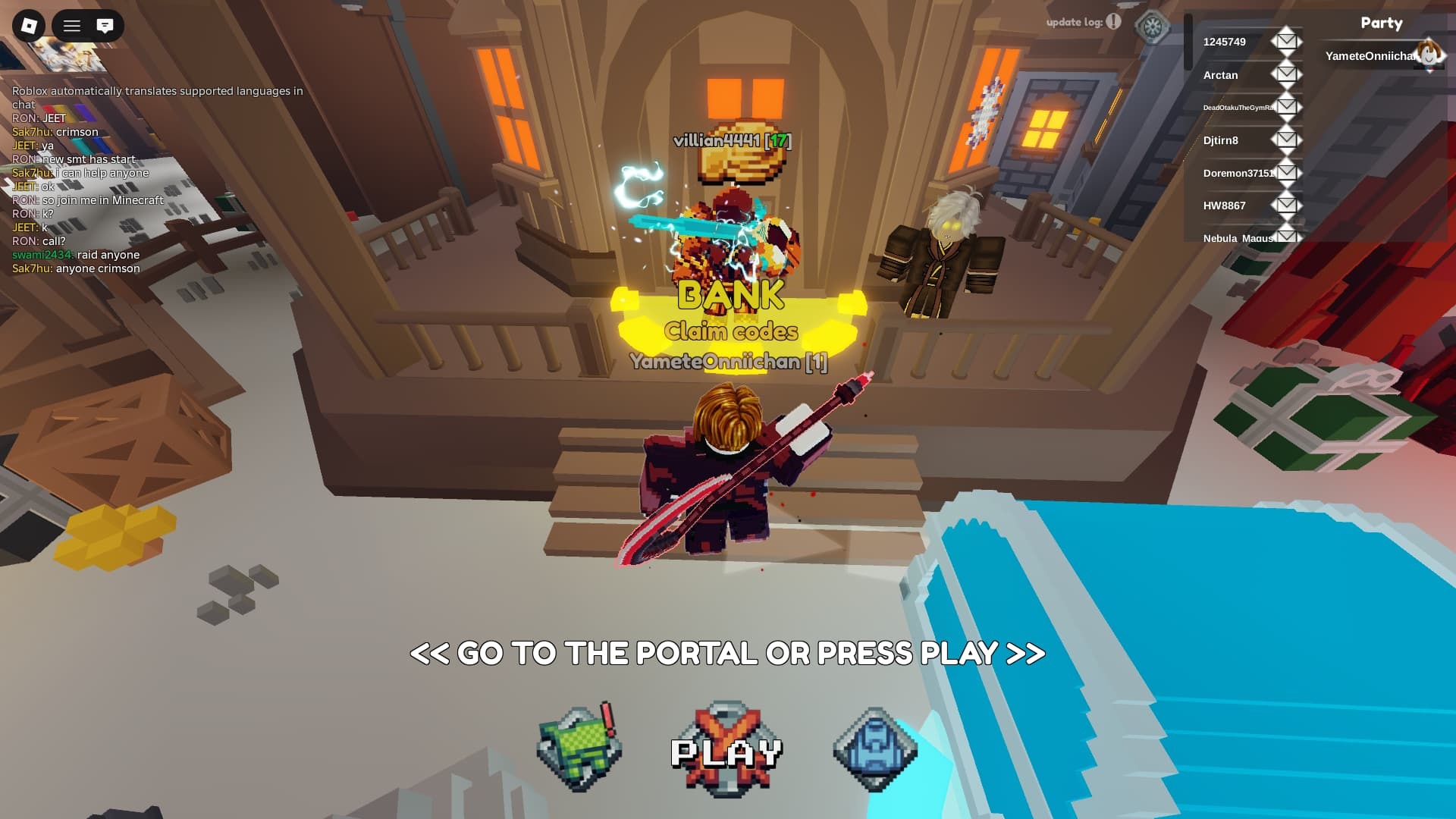Screen dimensions: 1456x819
Task: Click the envelope beside Nebula_Magus
Action: tap(1286, 236)
